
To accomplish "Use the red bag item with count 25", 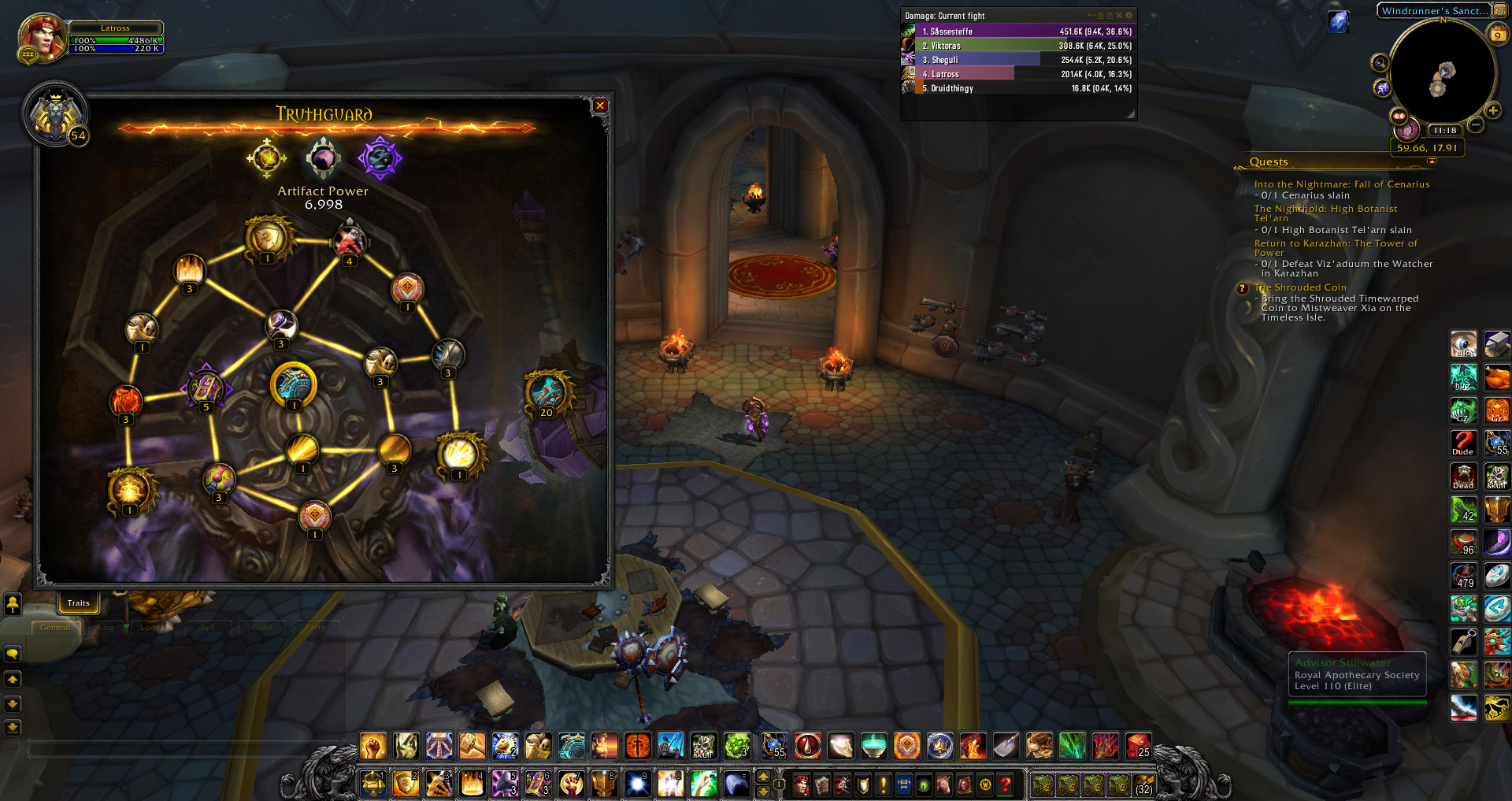I will click(1137, 745).
